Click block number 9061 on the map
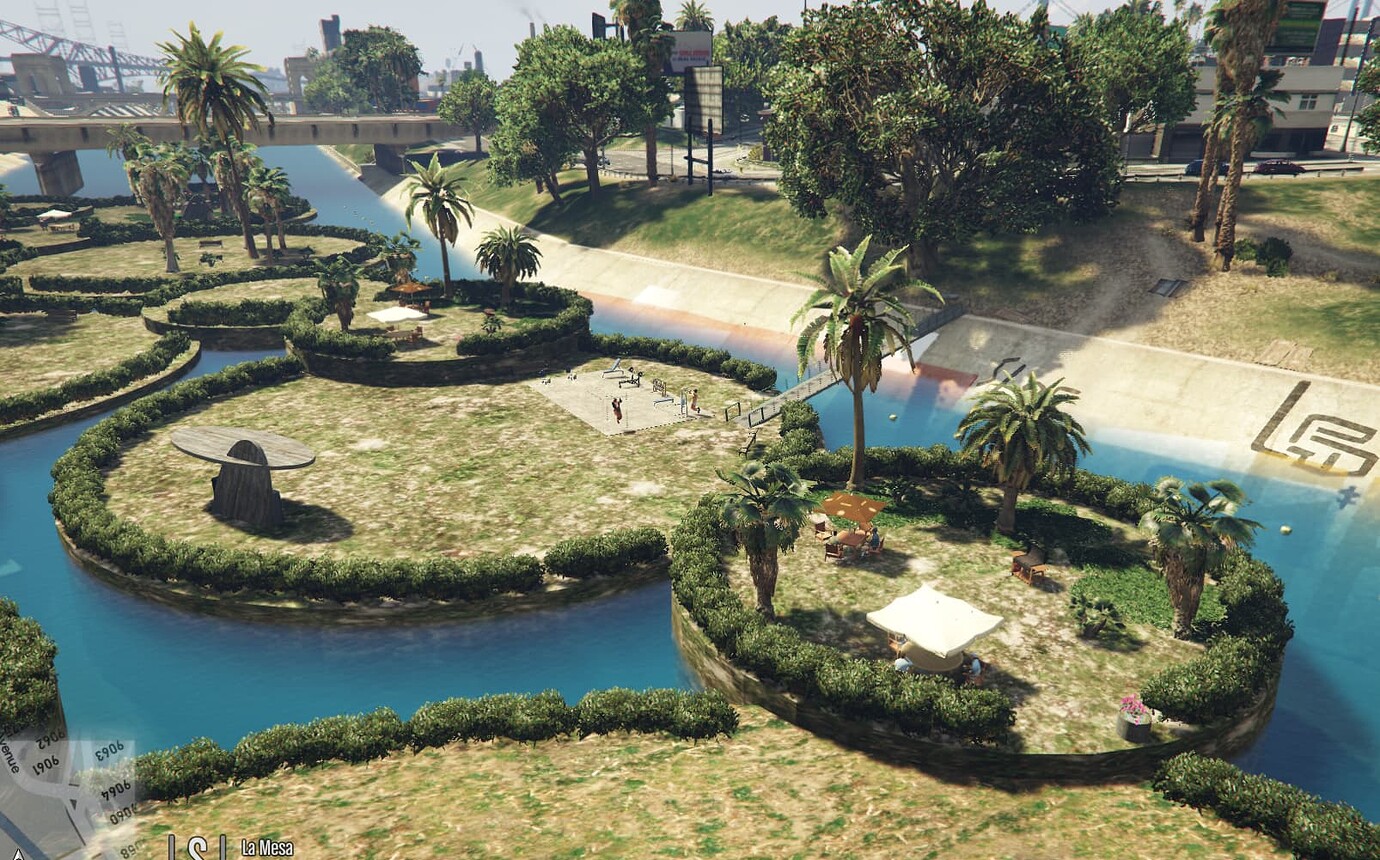The width and height of the screenshot is (1380, 860). [x=43, y=763]
